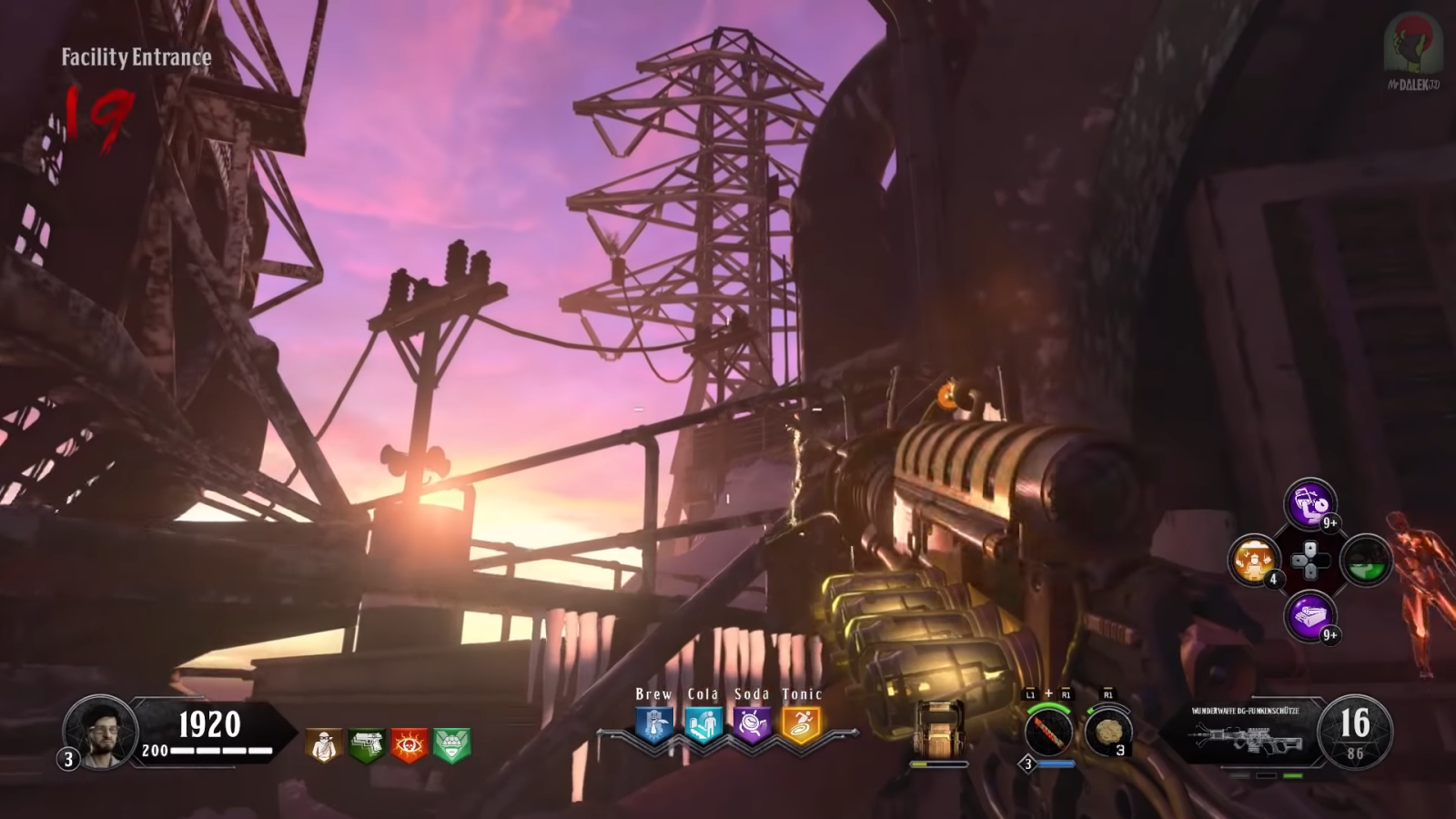Viewport: 1456px width, 819px height.
Task: Use the bottom purple elixir icon
Action: [1309, 616]
